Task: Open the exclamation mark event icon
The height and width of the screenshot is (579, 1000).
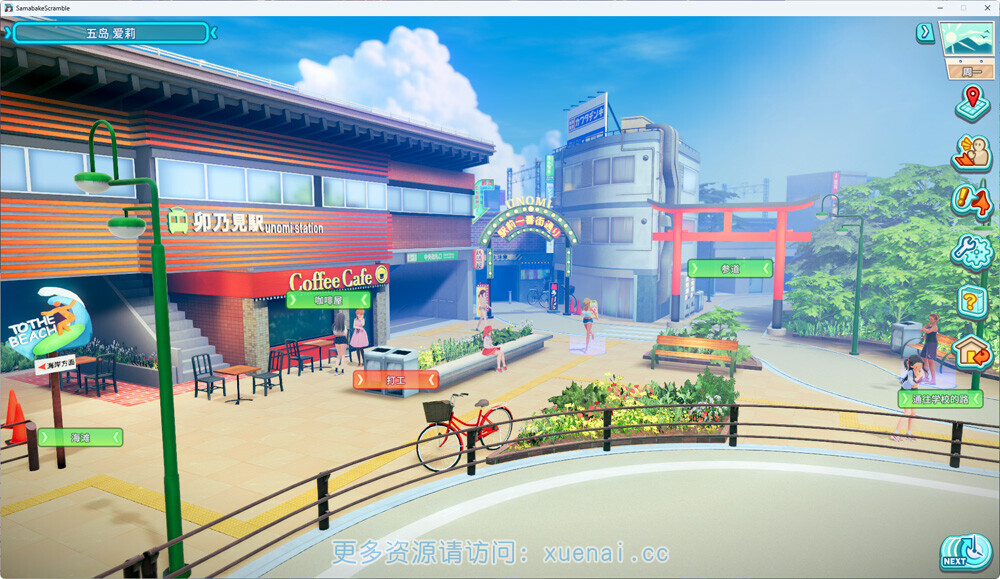Action: [x=971, y=201]
